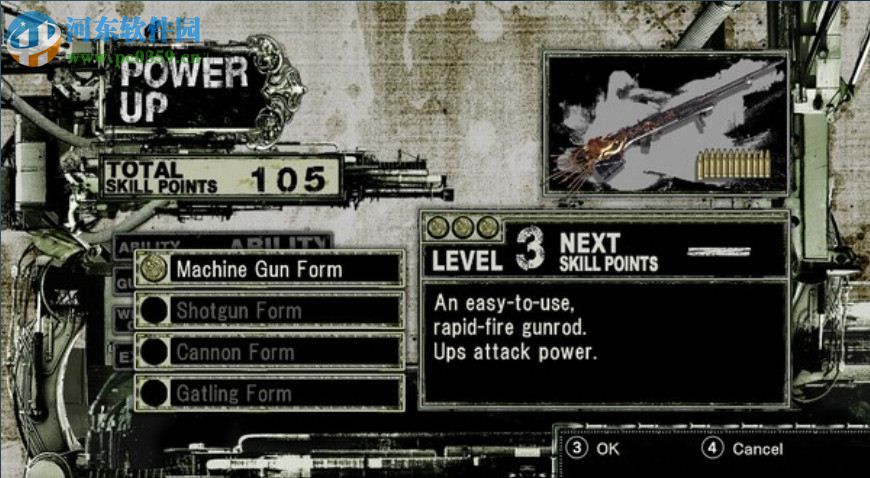
Task: Pick the Cannon Form option
Action: pos(268,352)
